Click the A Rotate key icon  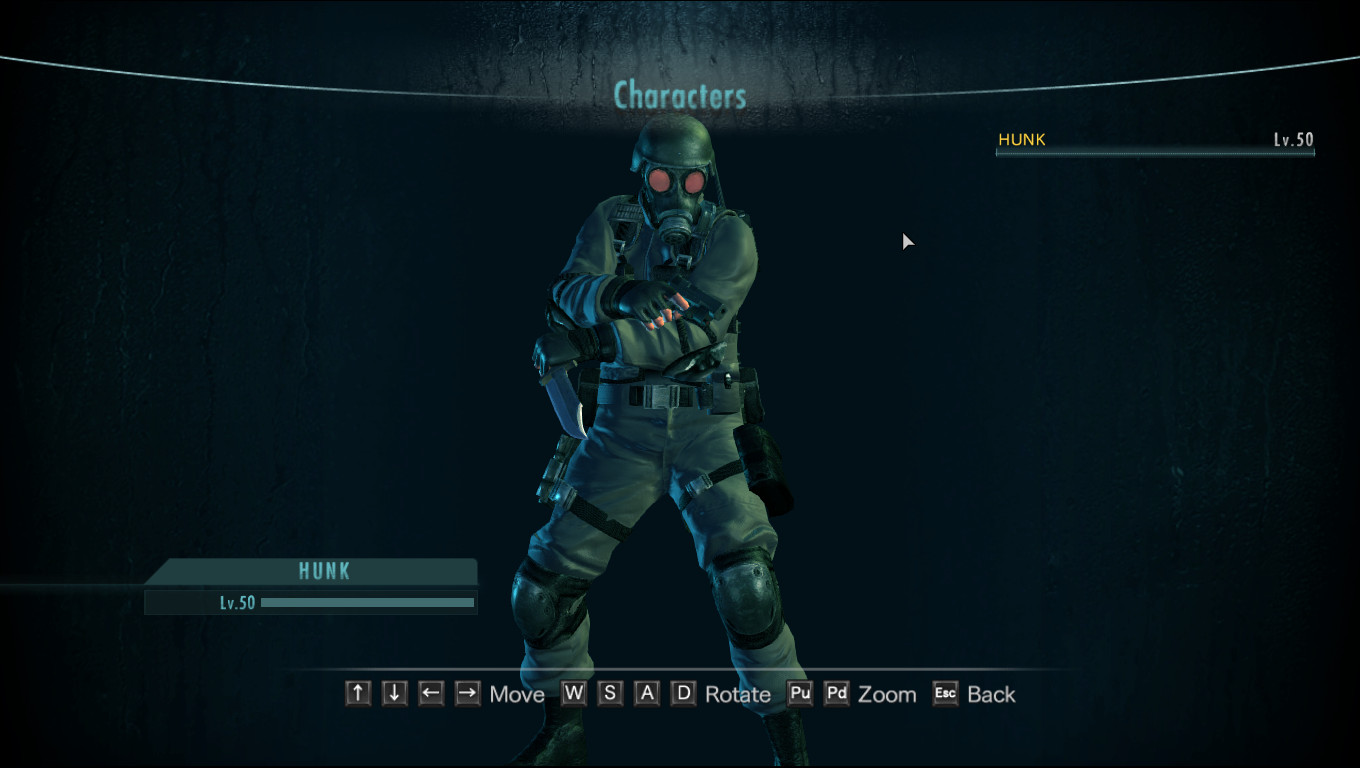pos(646,692)
